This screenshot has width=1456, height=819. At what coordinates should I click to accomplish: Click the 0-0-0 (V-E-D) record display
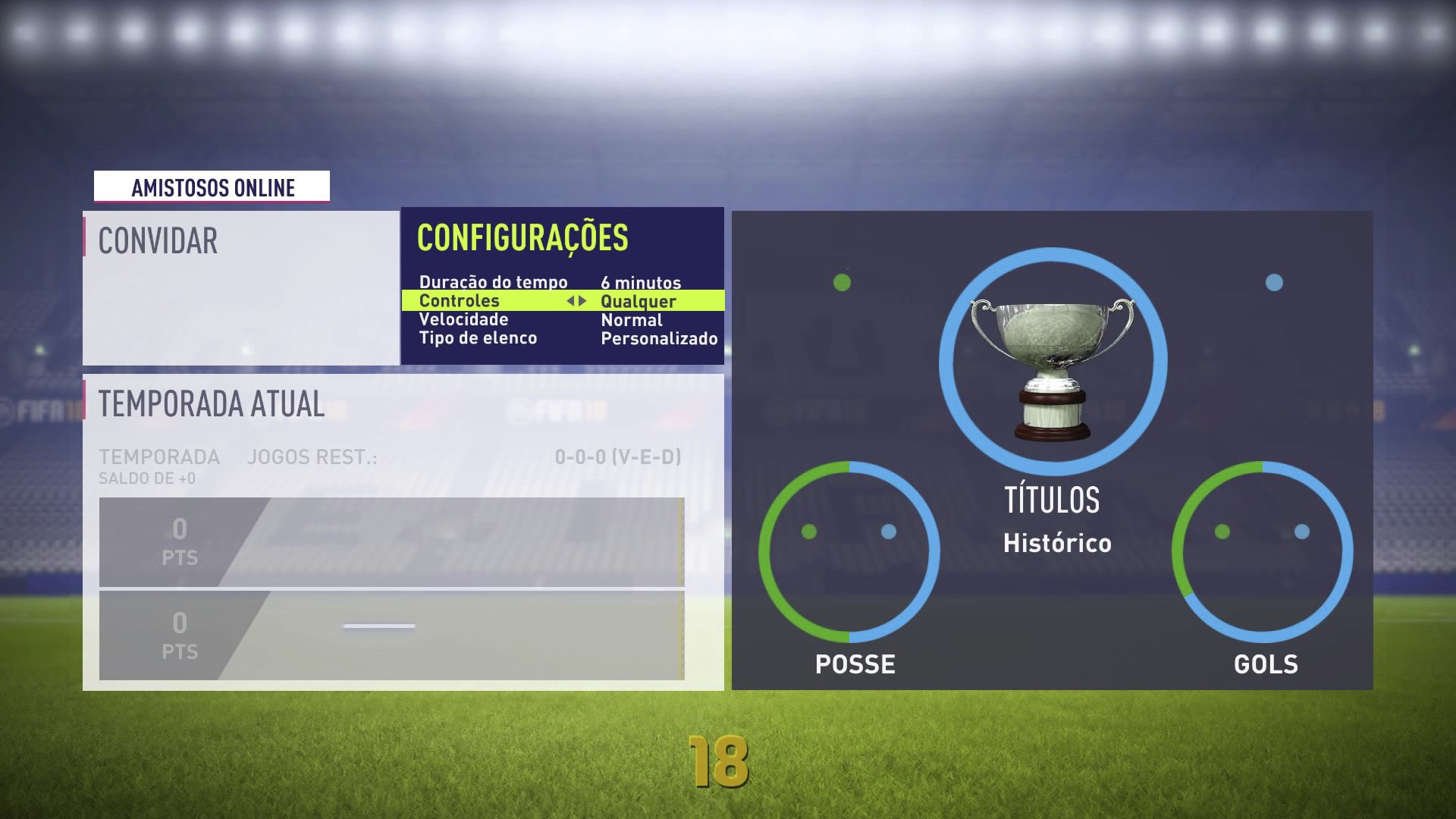coord(617,457)
